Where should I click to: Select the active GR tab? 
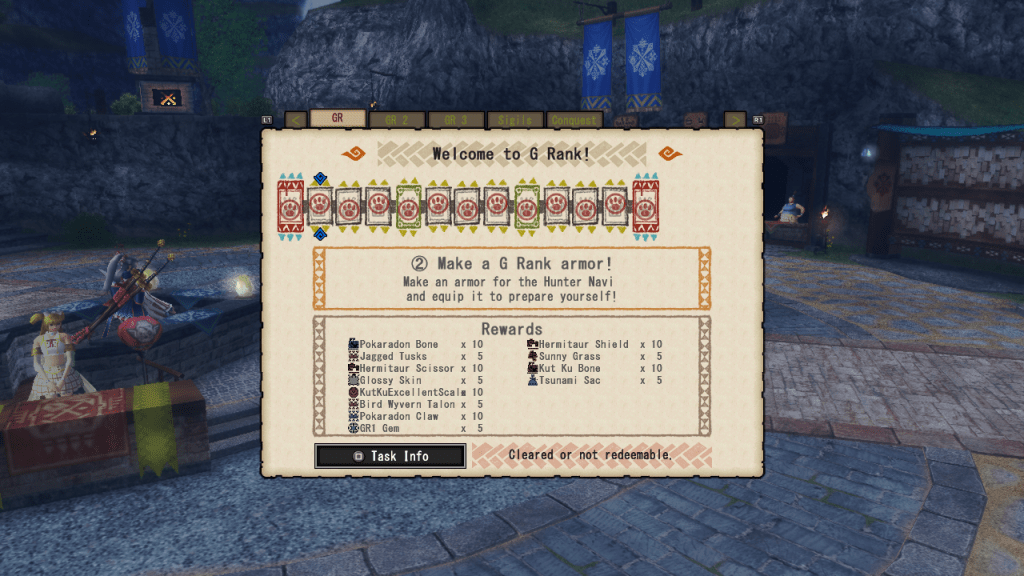[337, 118]
